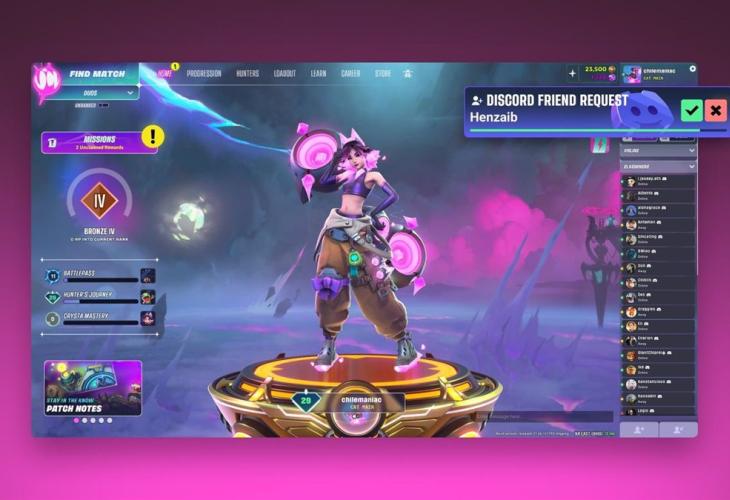Open the Duos game mode dropdown
The image size is (730, 500).
[x=97, y=93]
